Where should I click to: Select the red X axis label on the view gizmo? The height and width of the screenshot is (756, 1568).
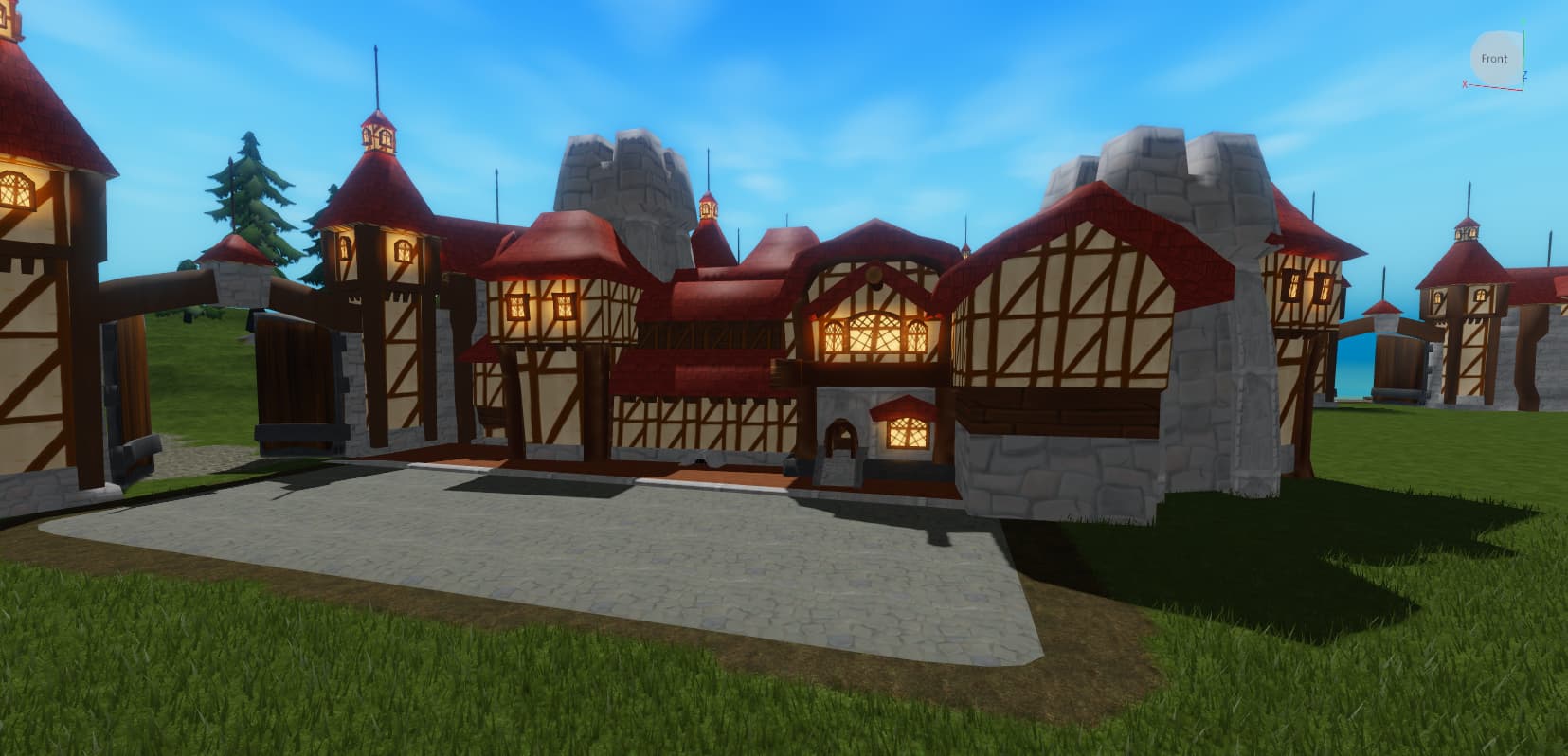tap(1465, 83)
